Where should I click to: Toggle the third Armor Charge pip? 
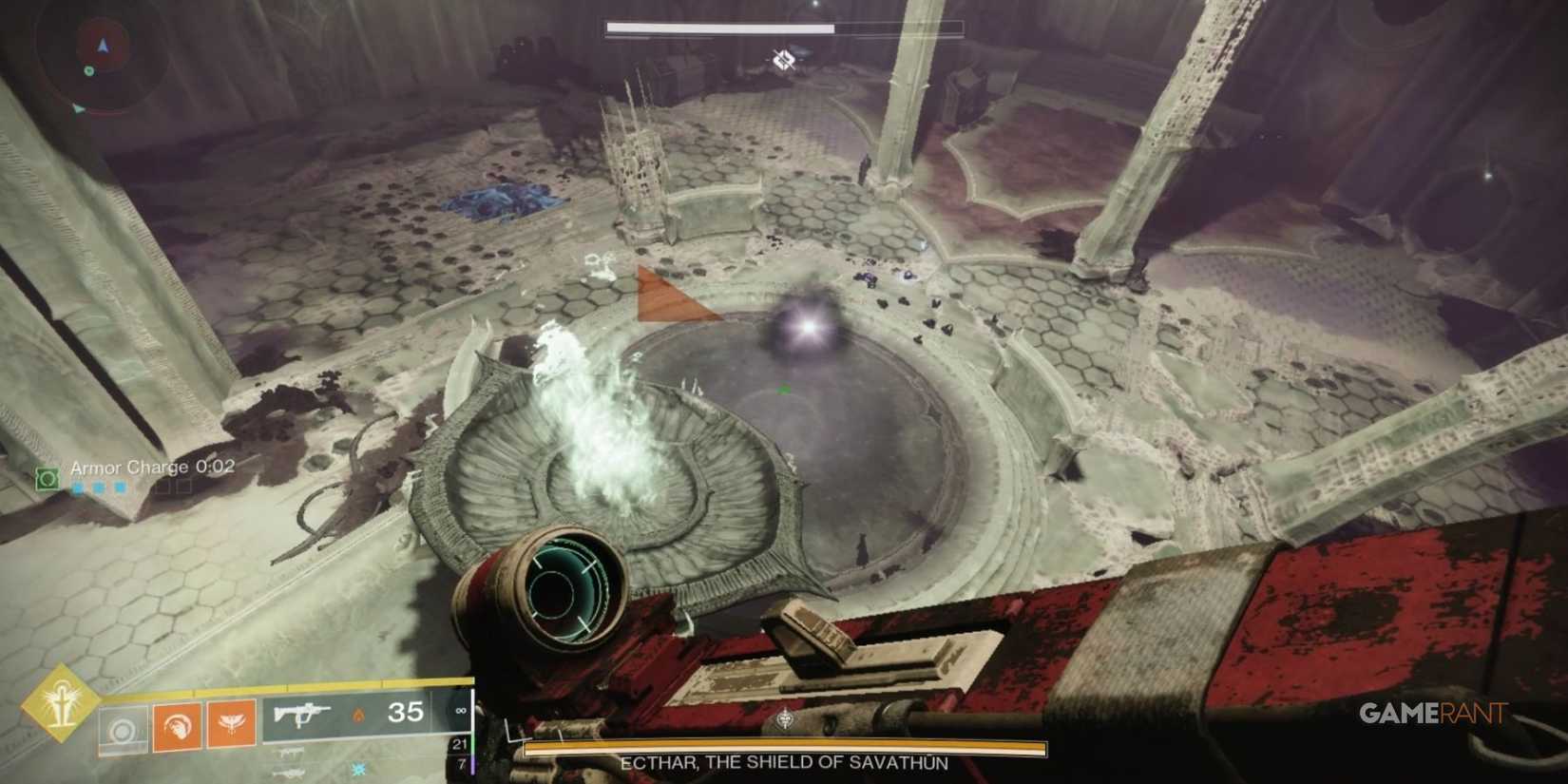pos(120,488)
